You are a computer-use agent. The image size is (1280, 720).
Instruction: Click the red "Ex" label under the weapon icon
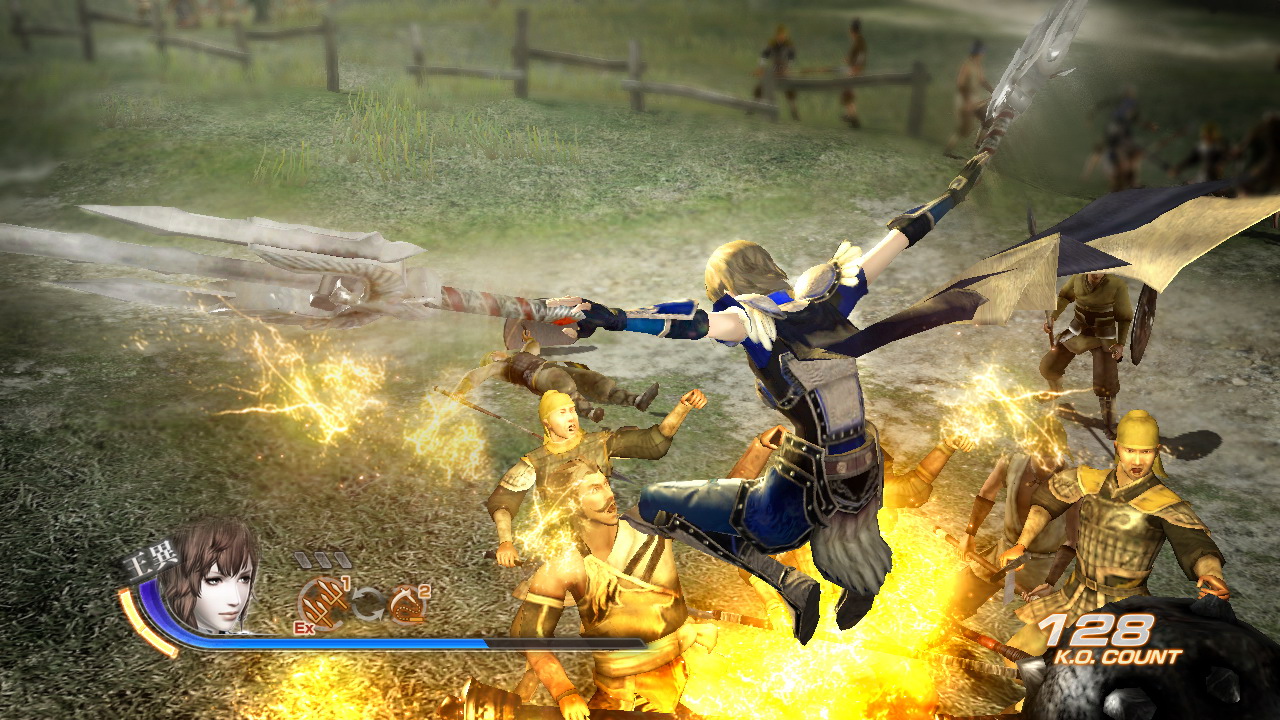click(304, 627)
